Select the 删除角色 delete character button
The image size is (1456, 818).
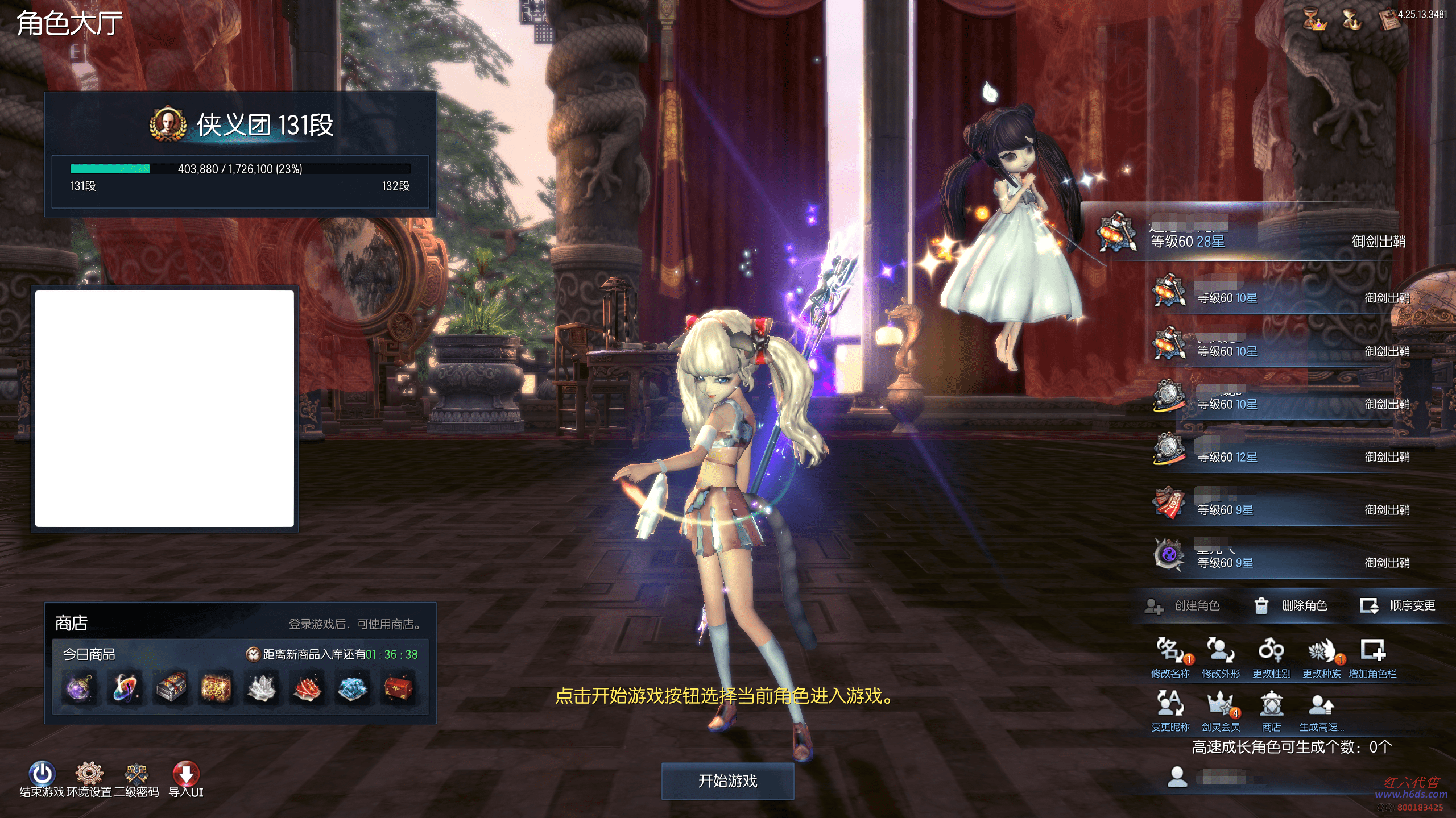point(1291,606)
